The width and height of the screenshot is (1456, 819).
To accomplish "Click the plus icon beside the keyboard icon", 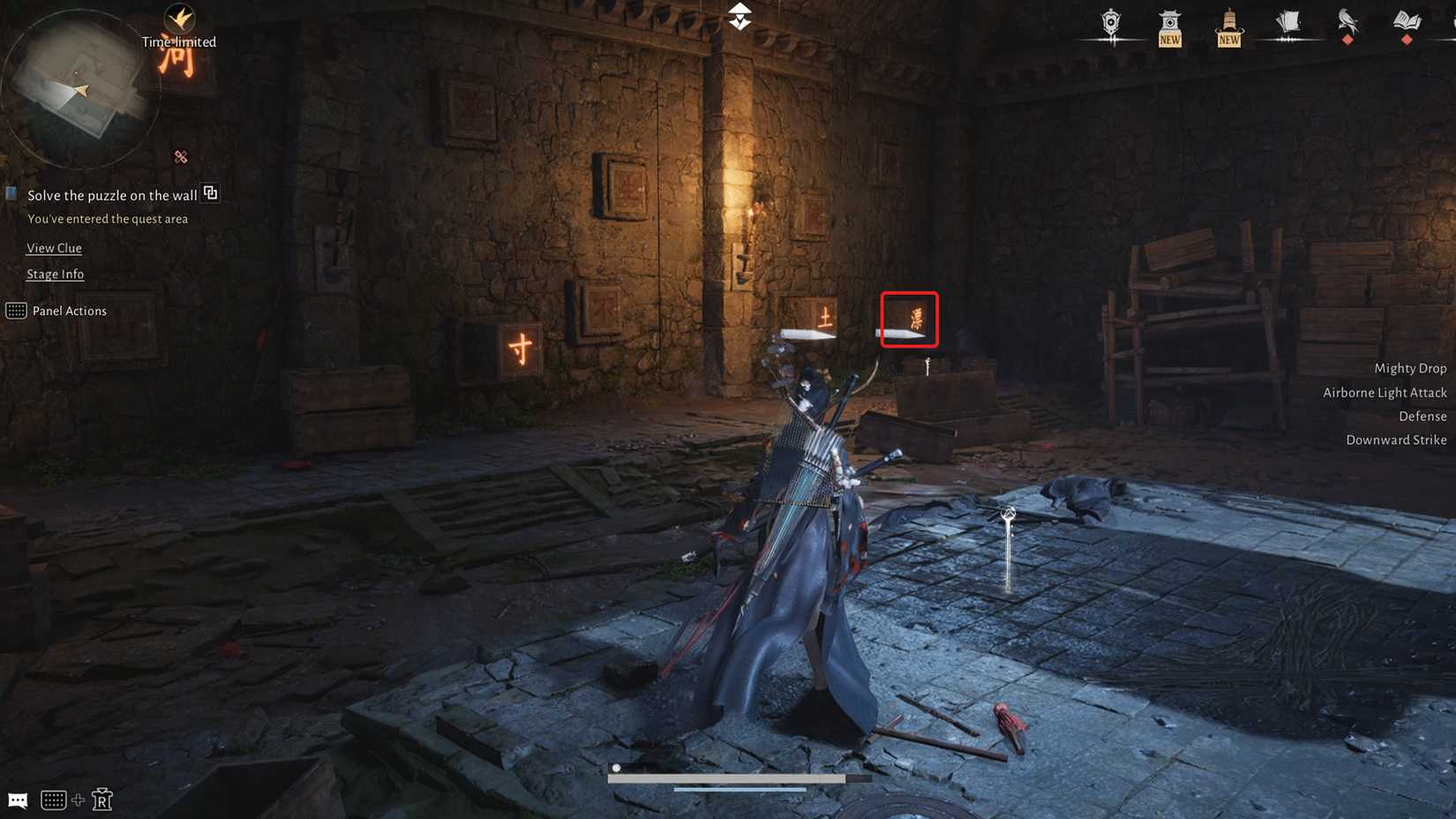I will (79, 800).
